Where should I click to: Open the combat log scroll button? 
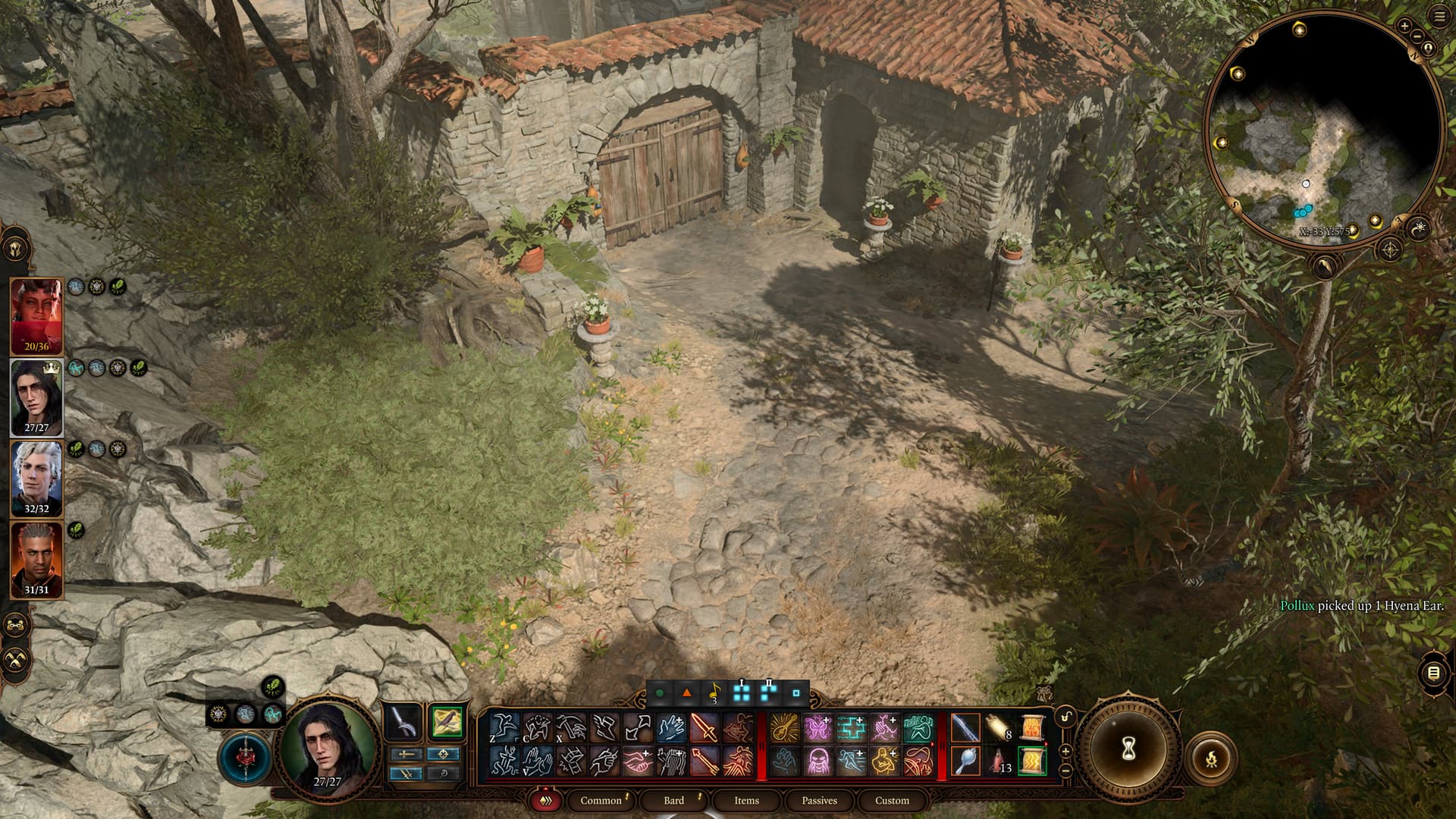tap(1432, 673)
